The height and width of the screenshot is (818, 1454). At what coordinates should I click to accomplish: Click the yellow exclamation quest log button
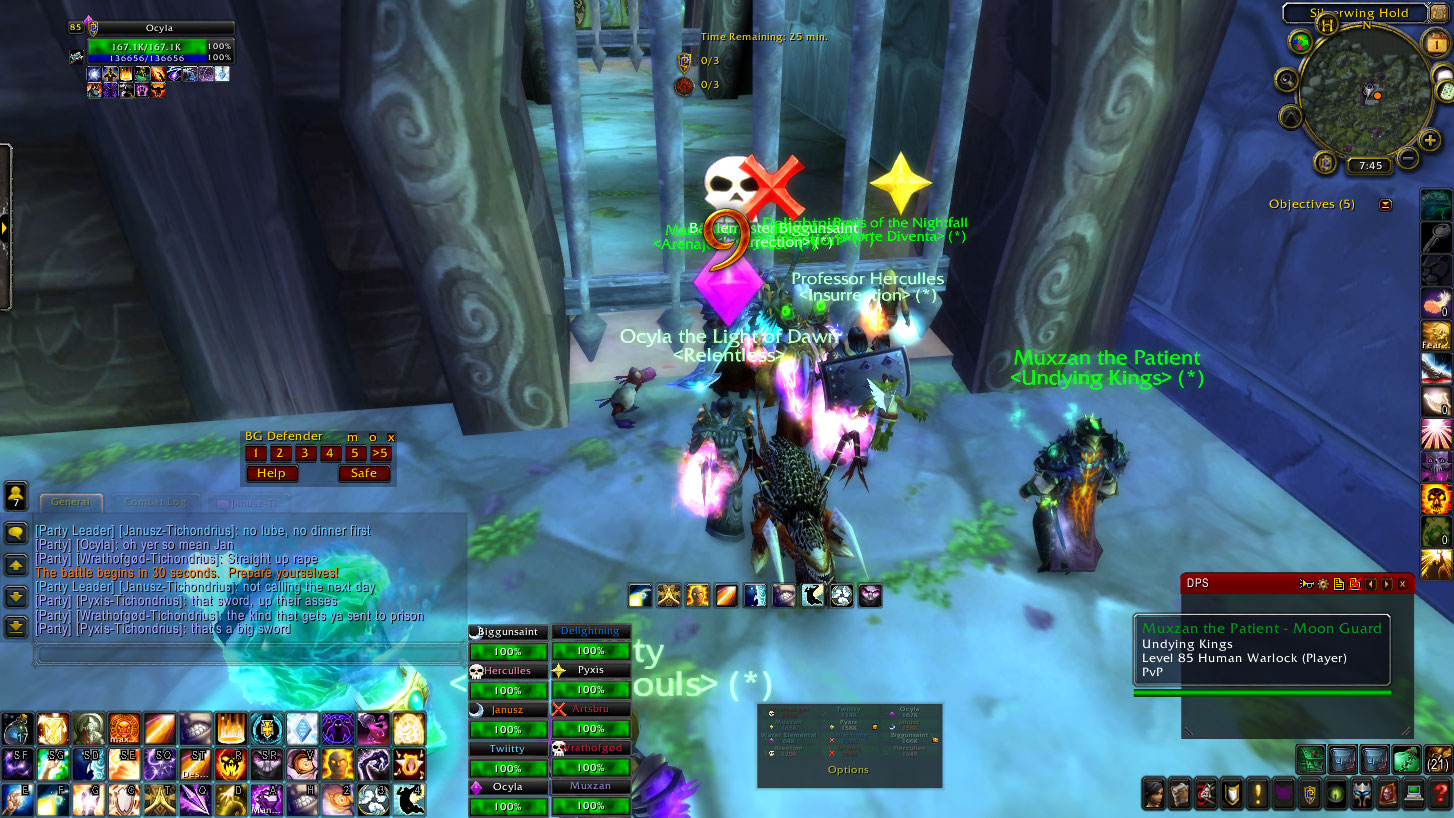(x=1257, y=795)
